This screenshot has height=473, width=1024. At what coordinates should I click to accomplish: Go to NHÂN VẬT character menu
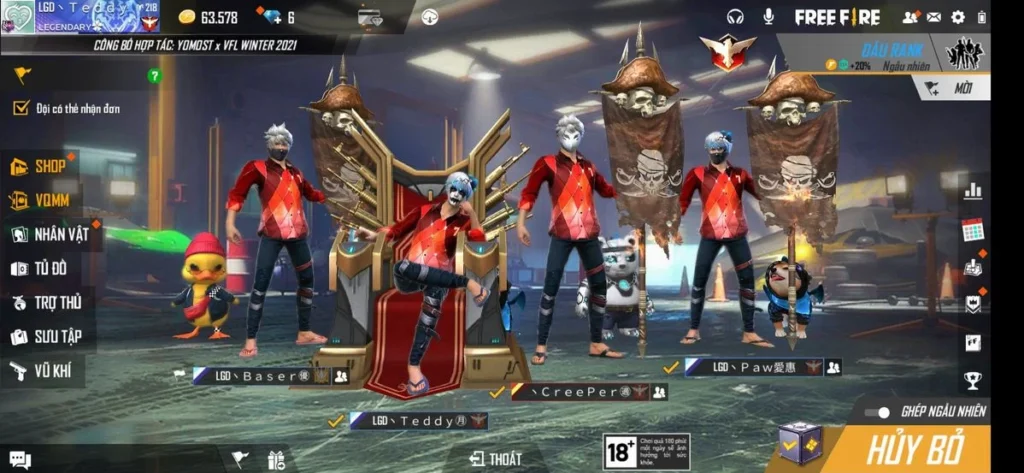pos(50,235)
